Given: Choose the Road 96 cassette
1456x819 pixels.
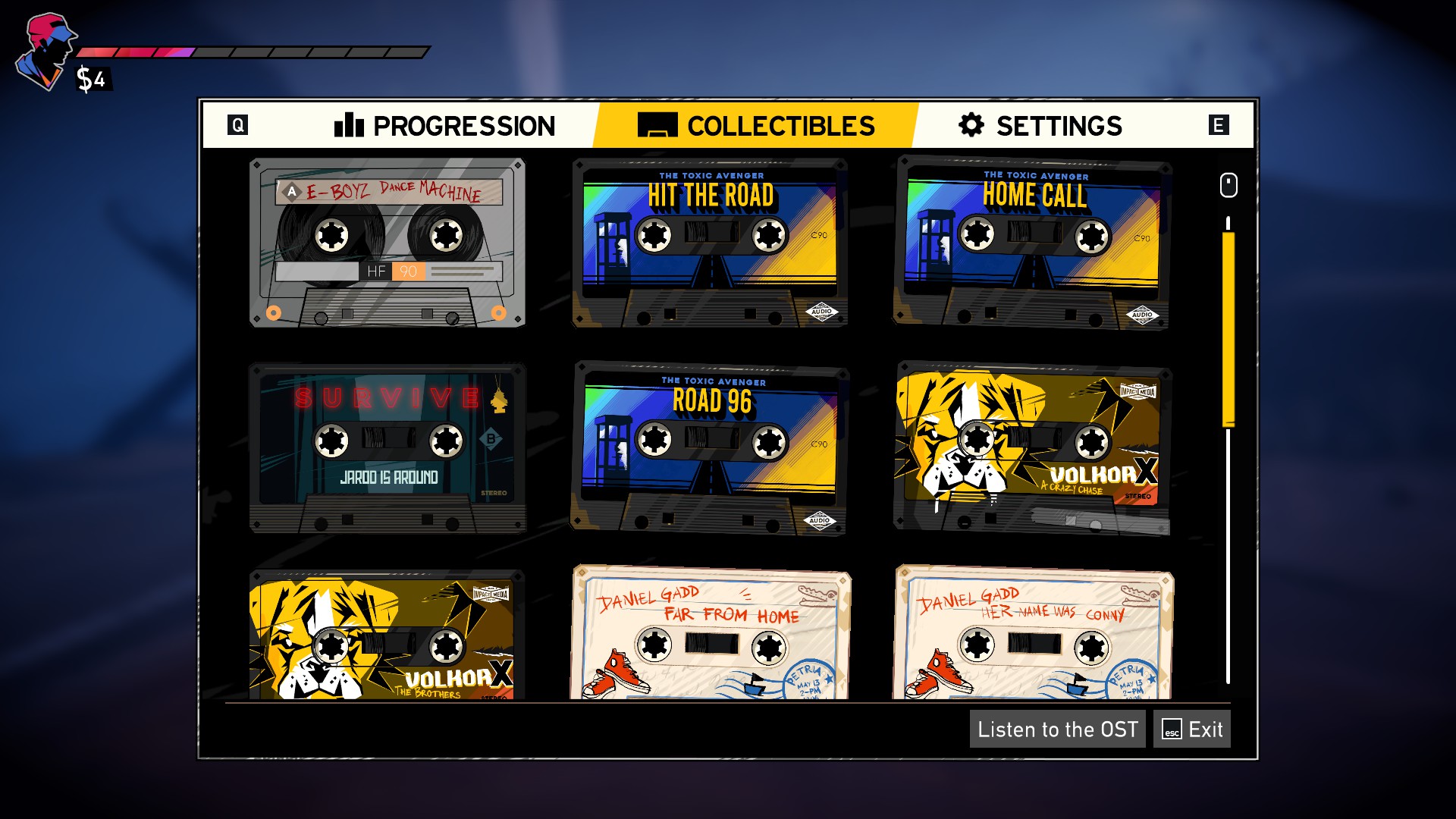Looking at the screenshot, I should click(x=710, y=447).
